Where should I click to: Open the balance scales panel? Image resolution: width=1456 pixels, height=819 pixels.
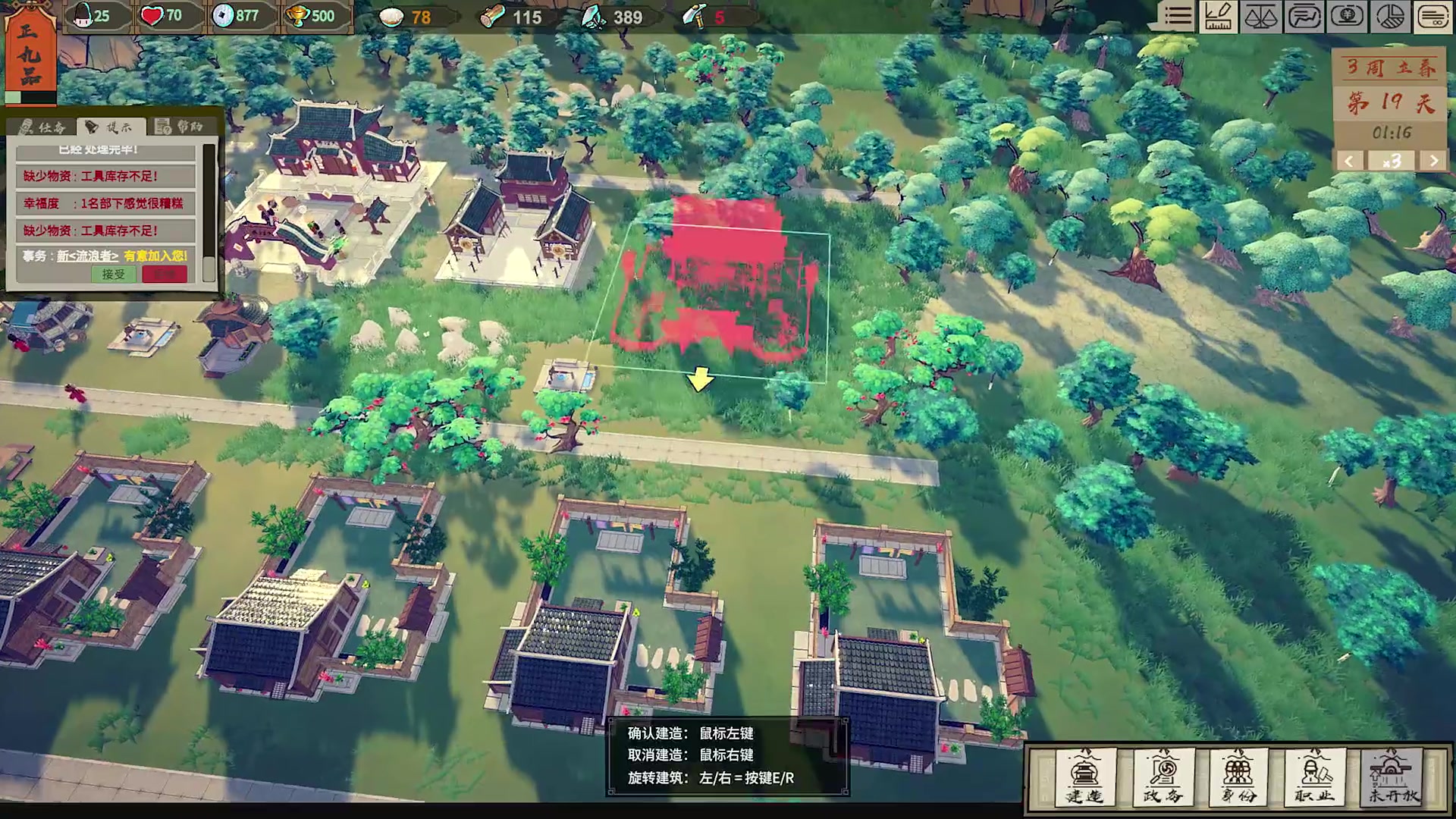(x=1260, y=17)
